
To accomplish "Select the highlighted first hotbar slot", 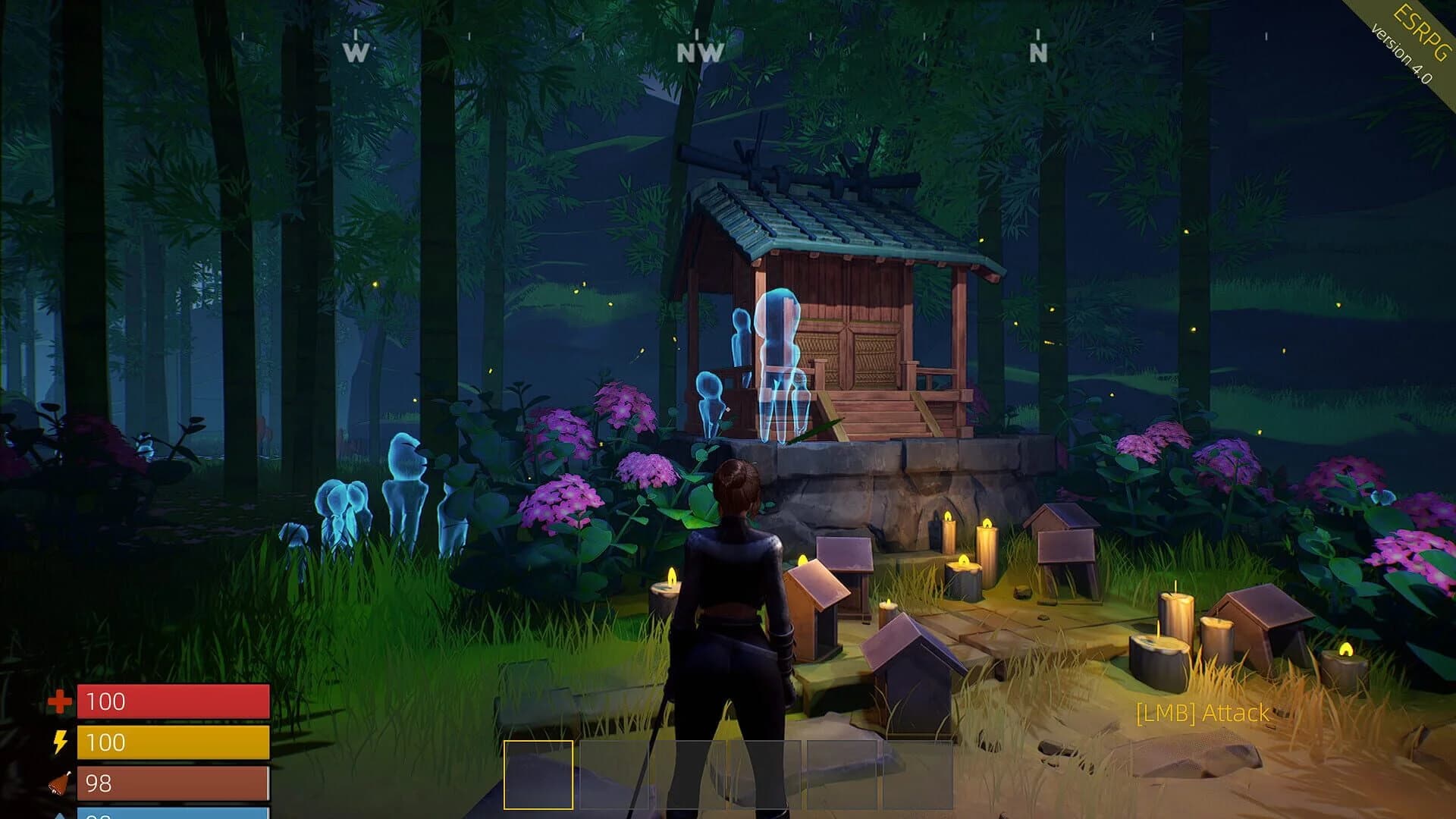I will [x=538, y=773].
